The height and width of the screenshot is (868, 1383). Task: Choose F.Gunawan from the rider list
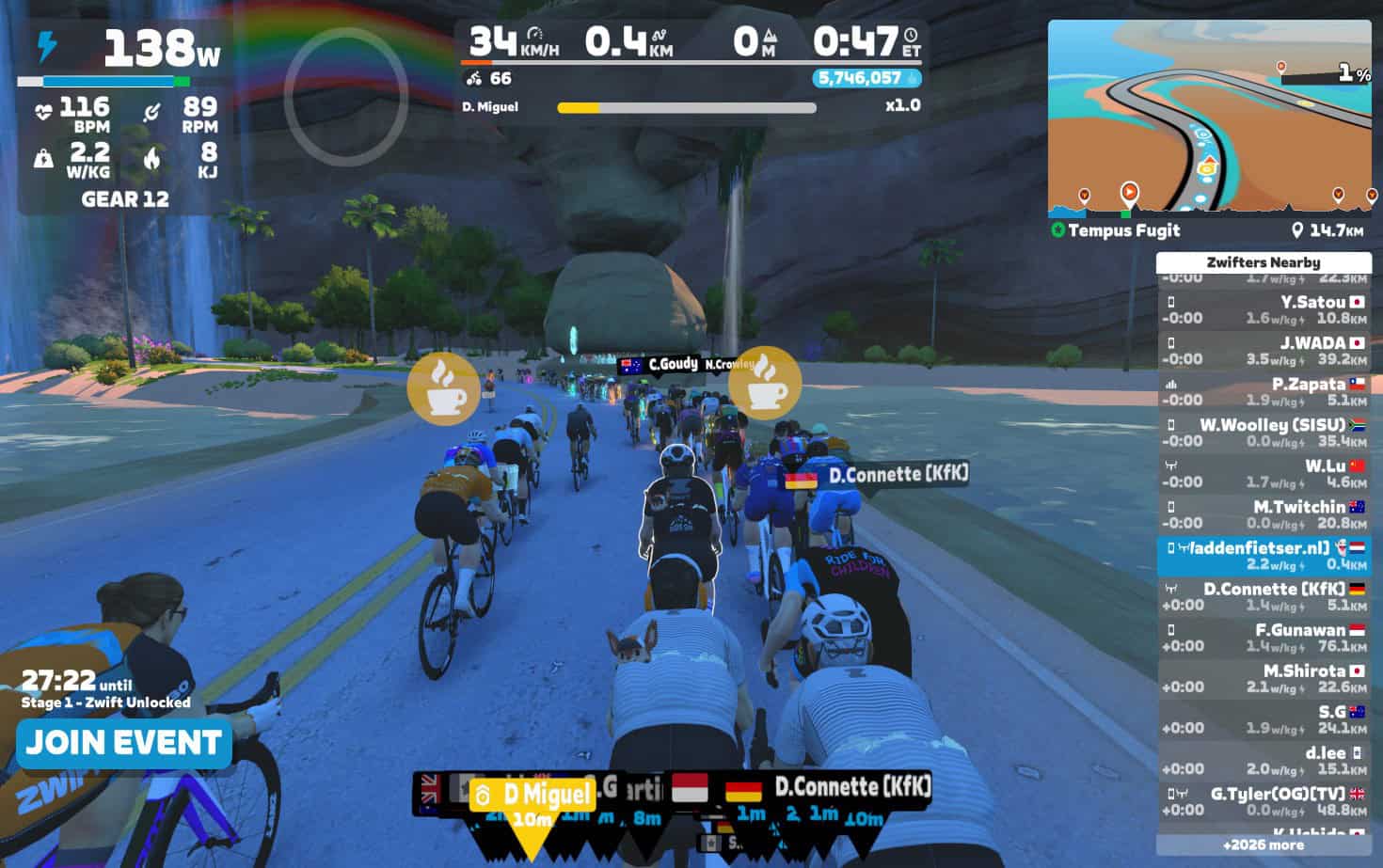[1263, 638]
